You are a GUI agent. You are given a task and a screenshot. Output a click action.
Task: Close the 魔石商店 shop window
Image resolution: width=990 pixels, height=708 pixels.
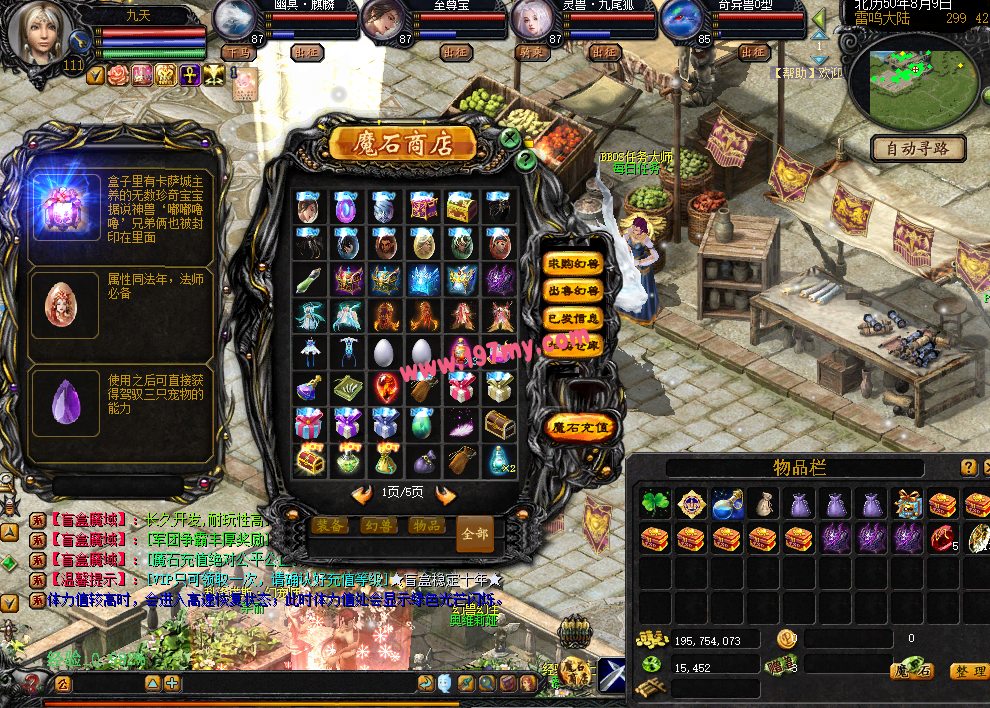pos(511,138)
